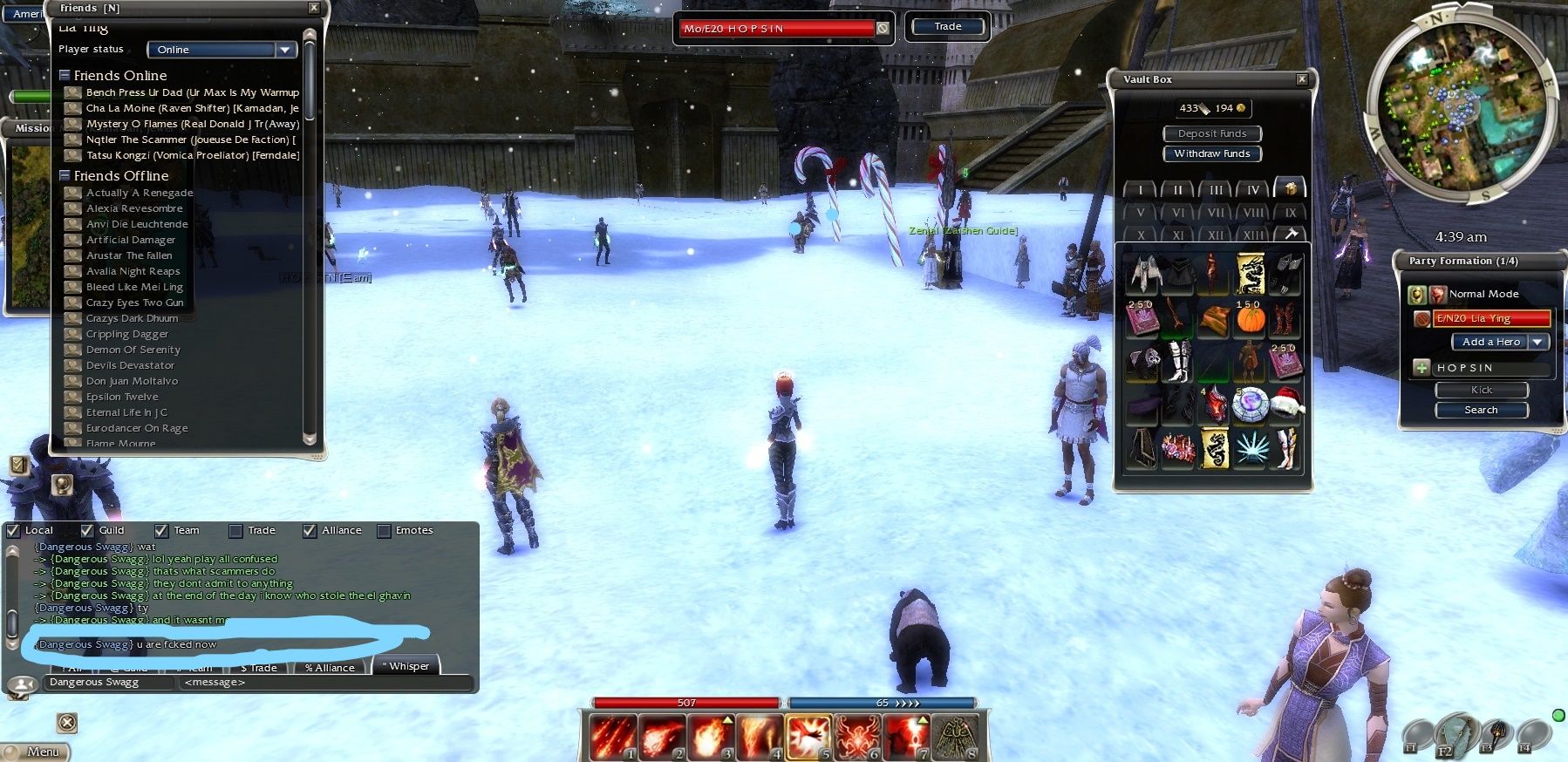This screenshot has width=1568, height=762.
Task: Close the Vault Box window
Action: click(1301, 79)
